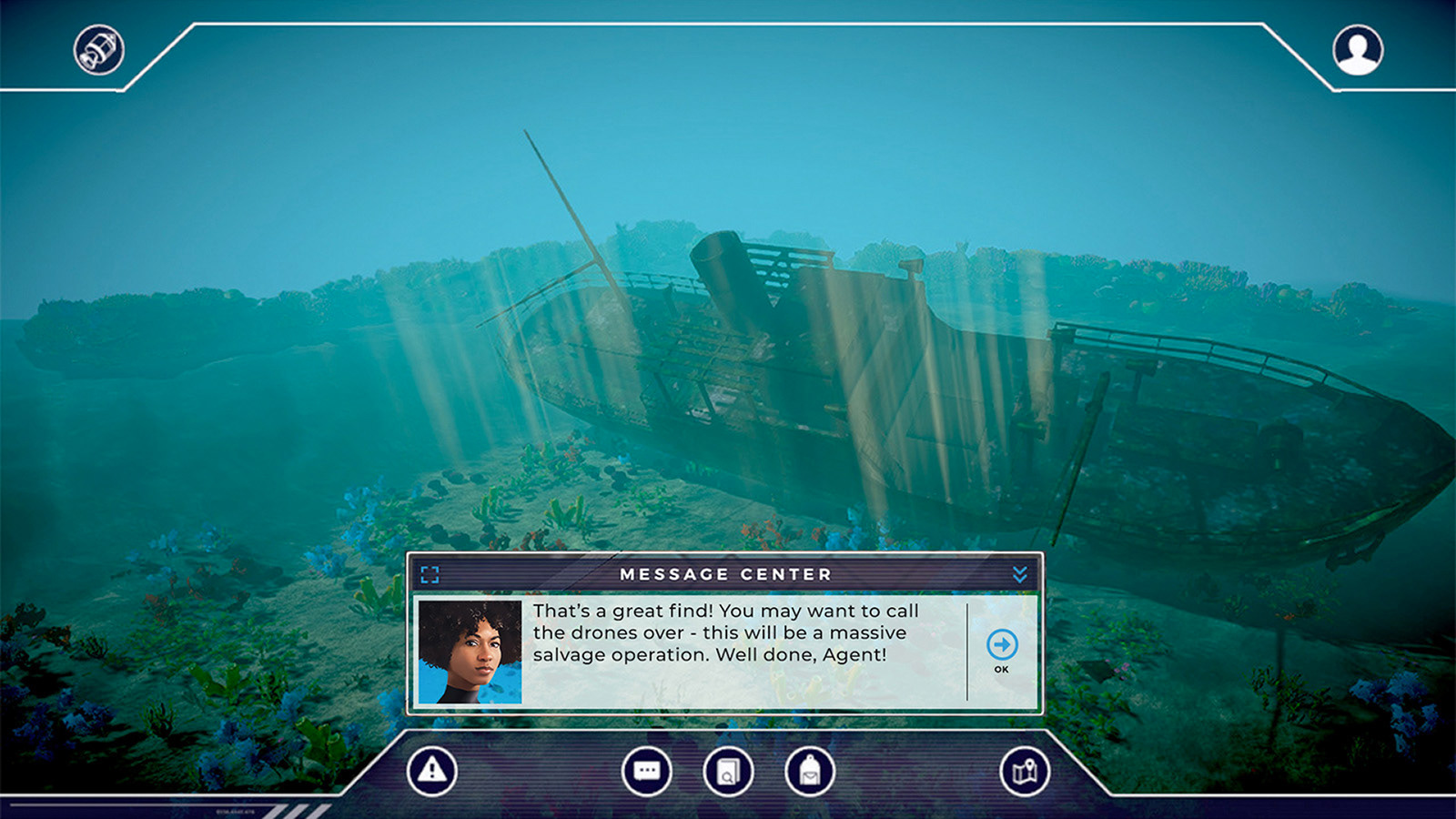Open the backpack inventory
Screen dimensions: 1456x819
click(x=809, y=771)
